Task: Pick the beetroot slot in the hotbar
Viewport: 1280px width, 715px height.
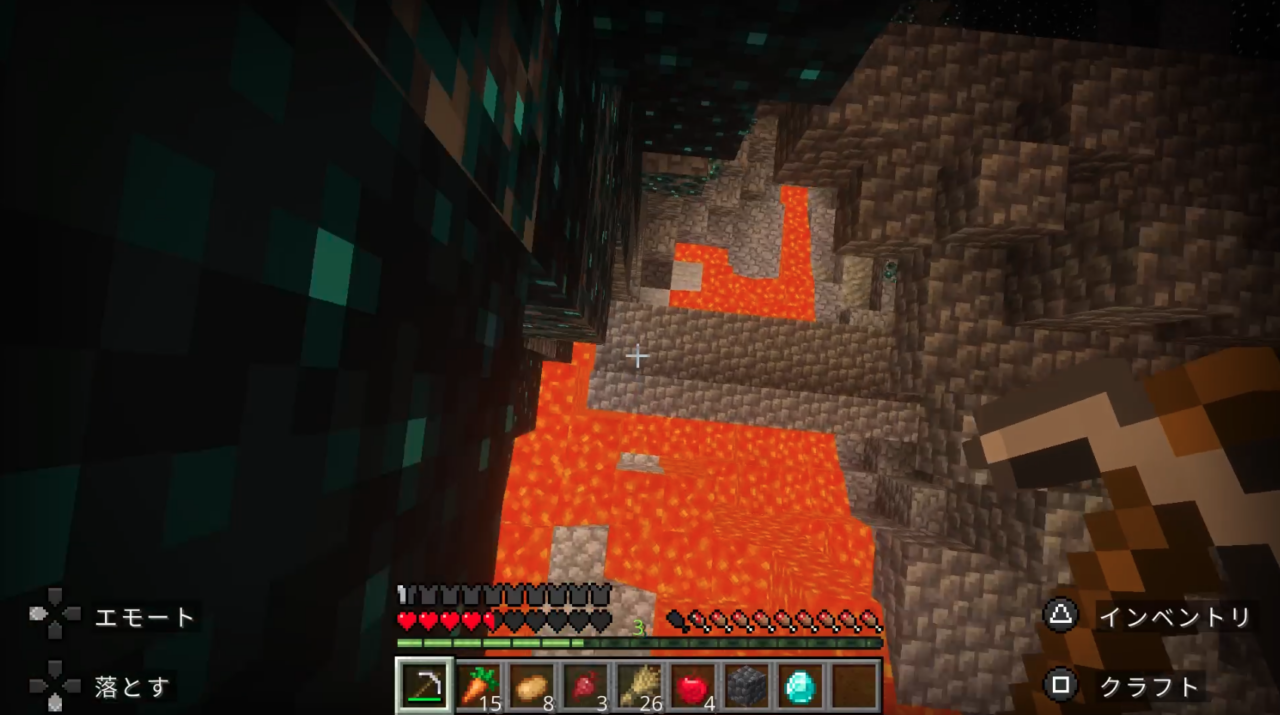Action: pos(586,686)
